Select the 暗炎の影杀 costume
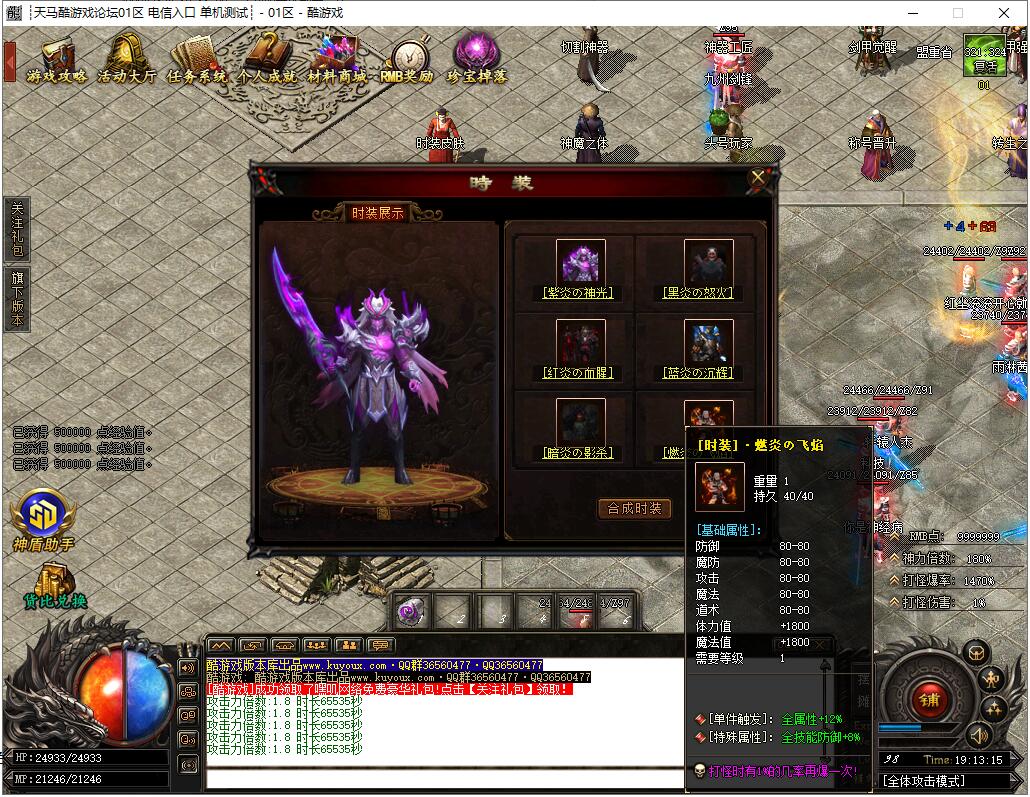Viewport: 1030px width, 797px height. [580, 423]
